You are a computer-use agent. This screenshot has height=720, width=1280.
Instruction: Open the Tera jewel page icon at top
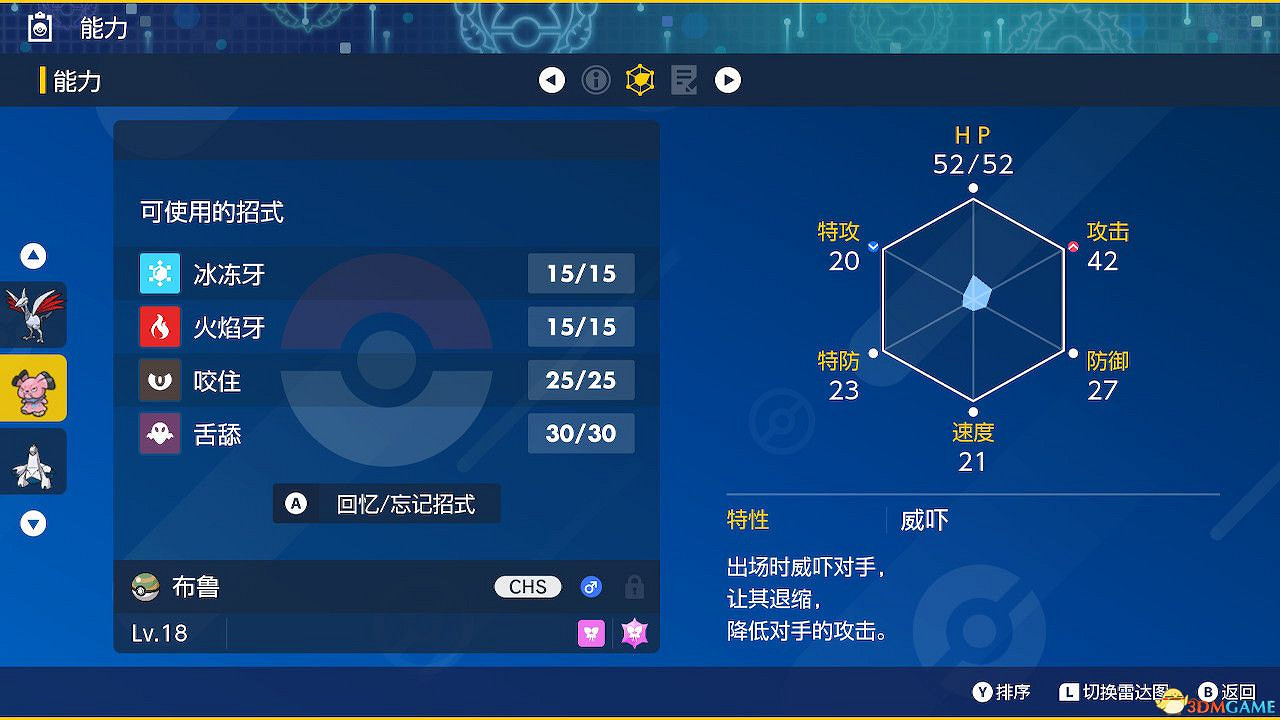tap(639, 80)
